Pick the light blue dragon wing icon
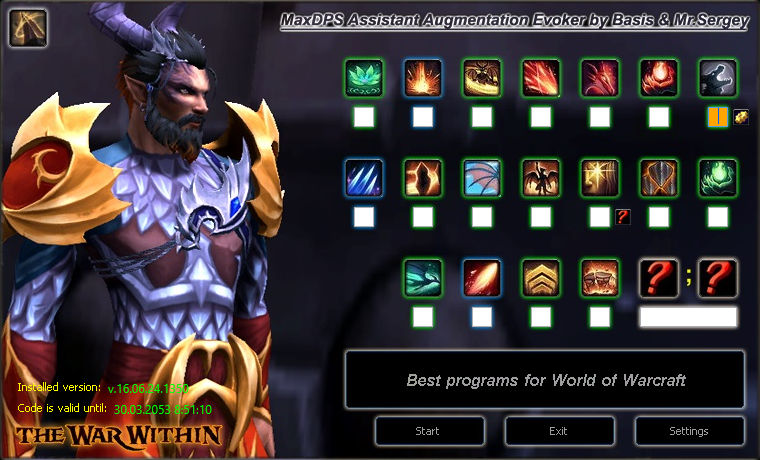The image size is (760, 460). pos(481,178)
